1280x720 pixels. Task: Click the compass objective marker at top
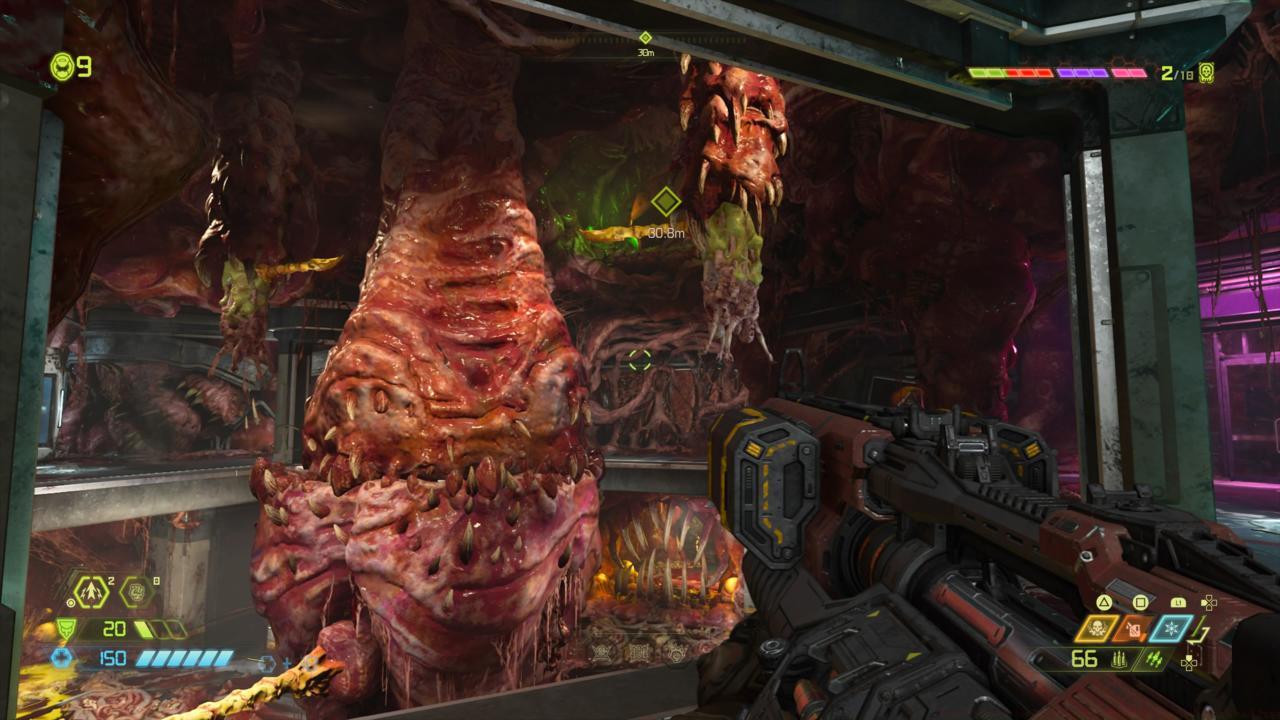click(x=645, y=38)
